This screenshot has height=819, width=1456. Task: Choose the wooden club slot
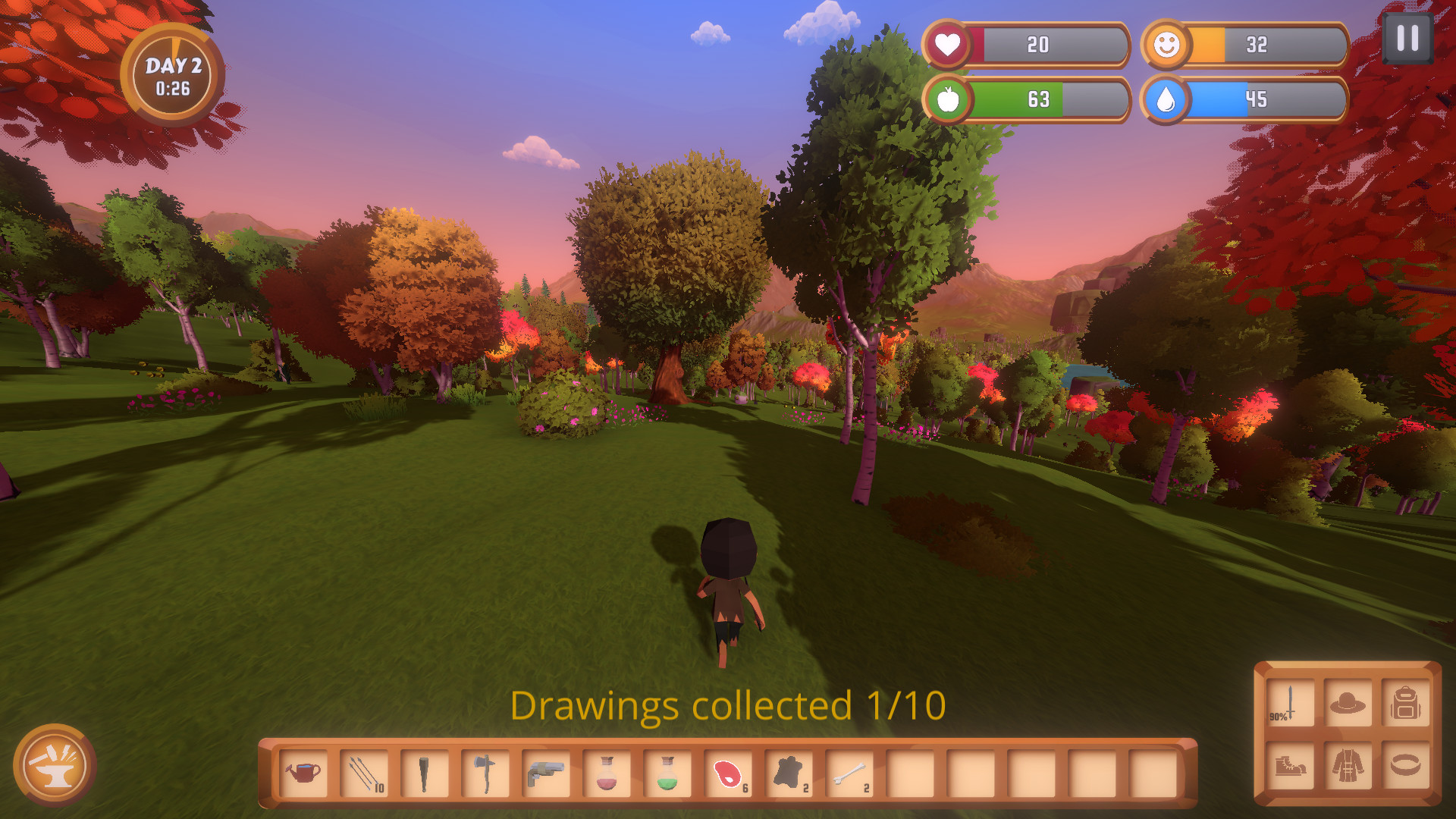[425, 773]
